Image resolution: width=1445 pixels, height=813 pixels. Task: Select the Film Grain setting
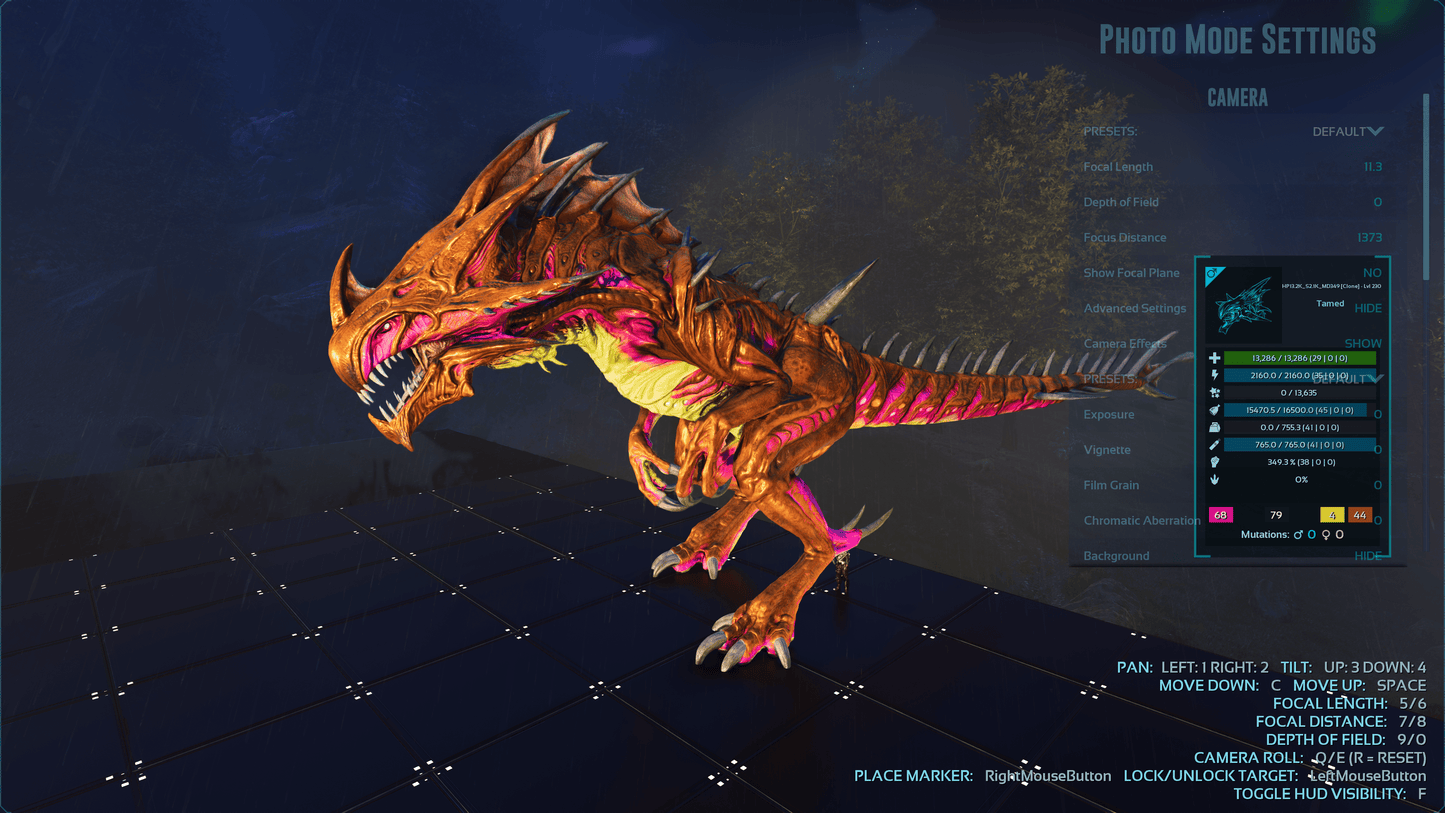point(1111,485)
